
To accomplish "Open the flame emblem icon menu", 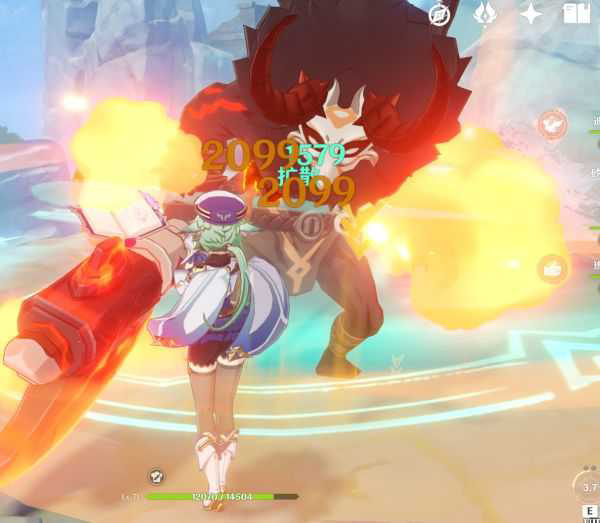I will click(485, 14).
